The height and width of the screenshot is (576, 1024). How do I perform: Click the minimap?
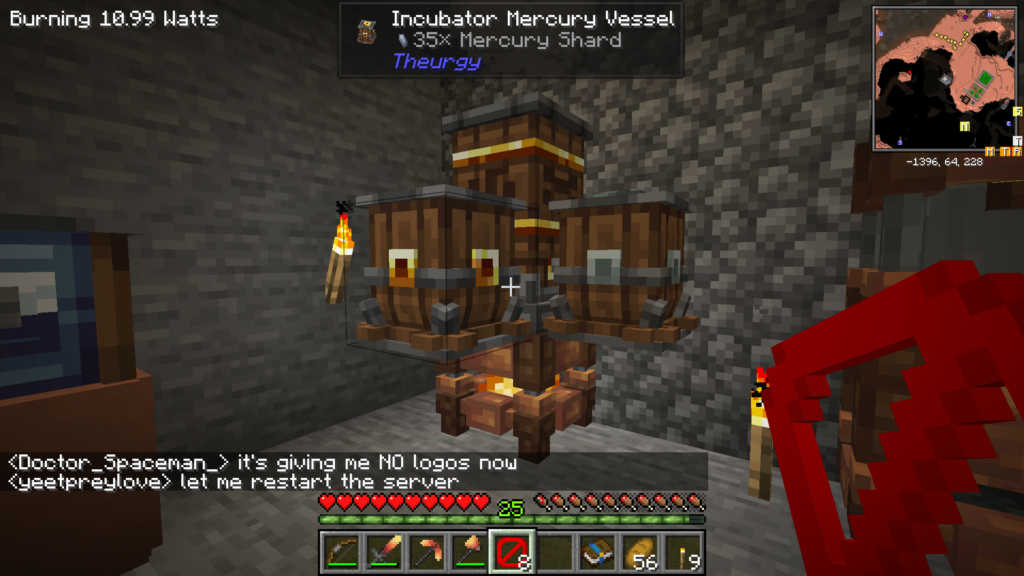coord(946,78)
